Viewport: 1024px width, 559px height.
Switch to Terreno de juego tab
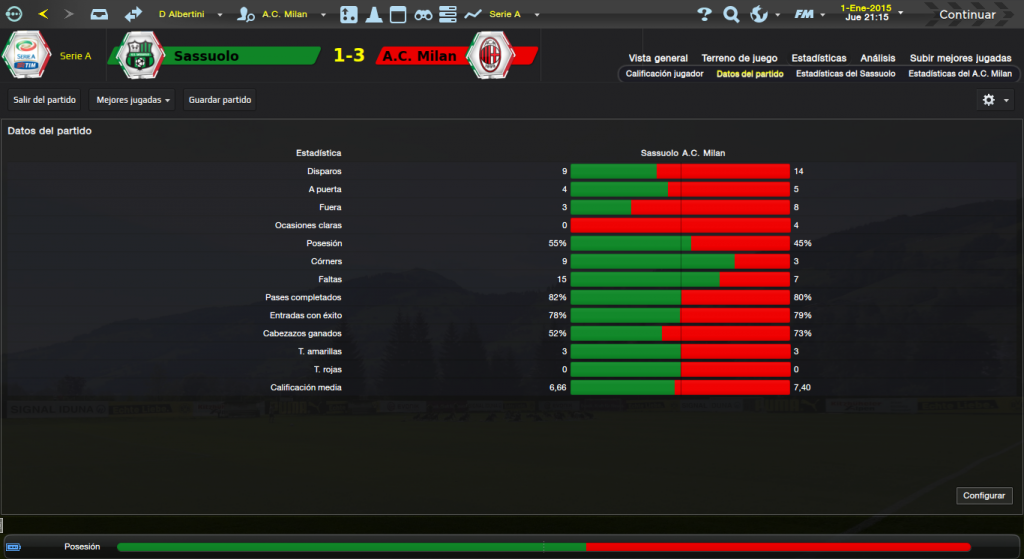(739, 58)
